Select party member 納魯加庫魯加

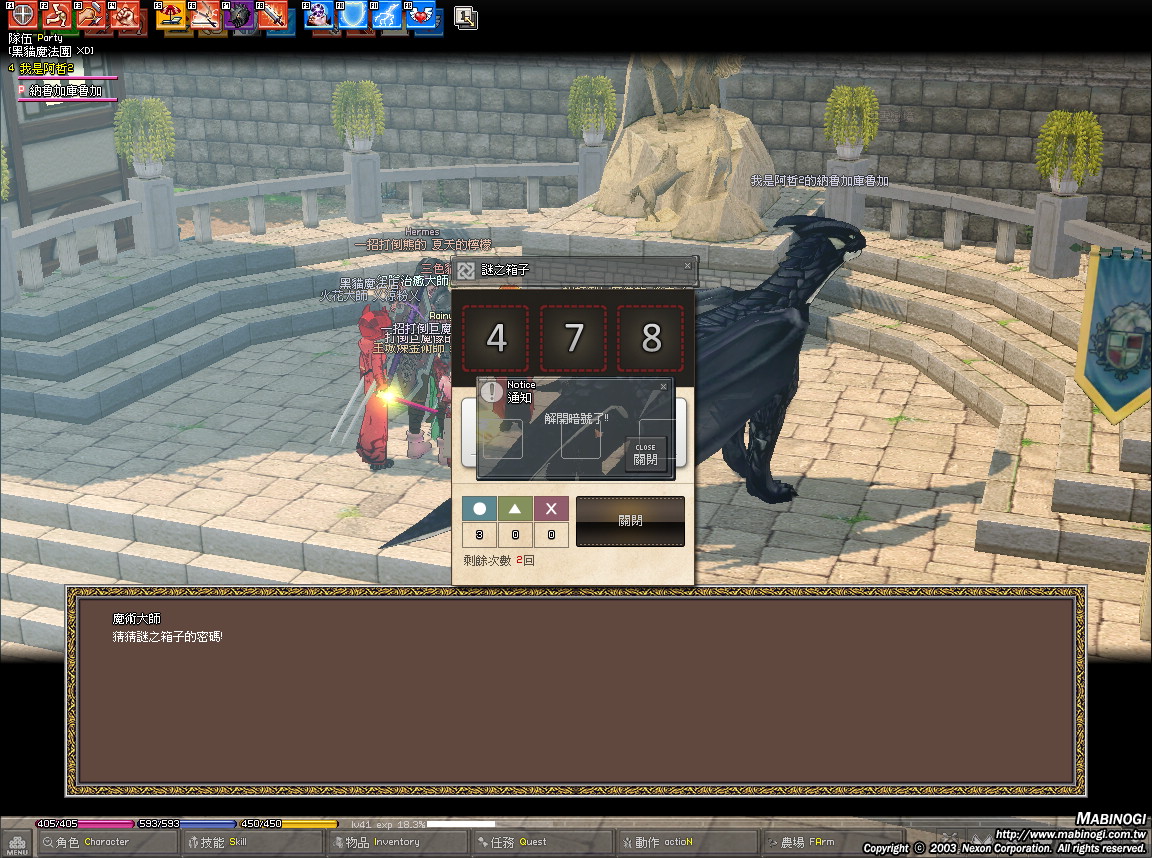(66, 91)
